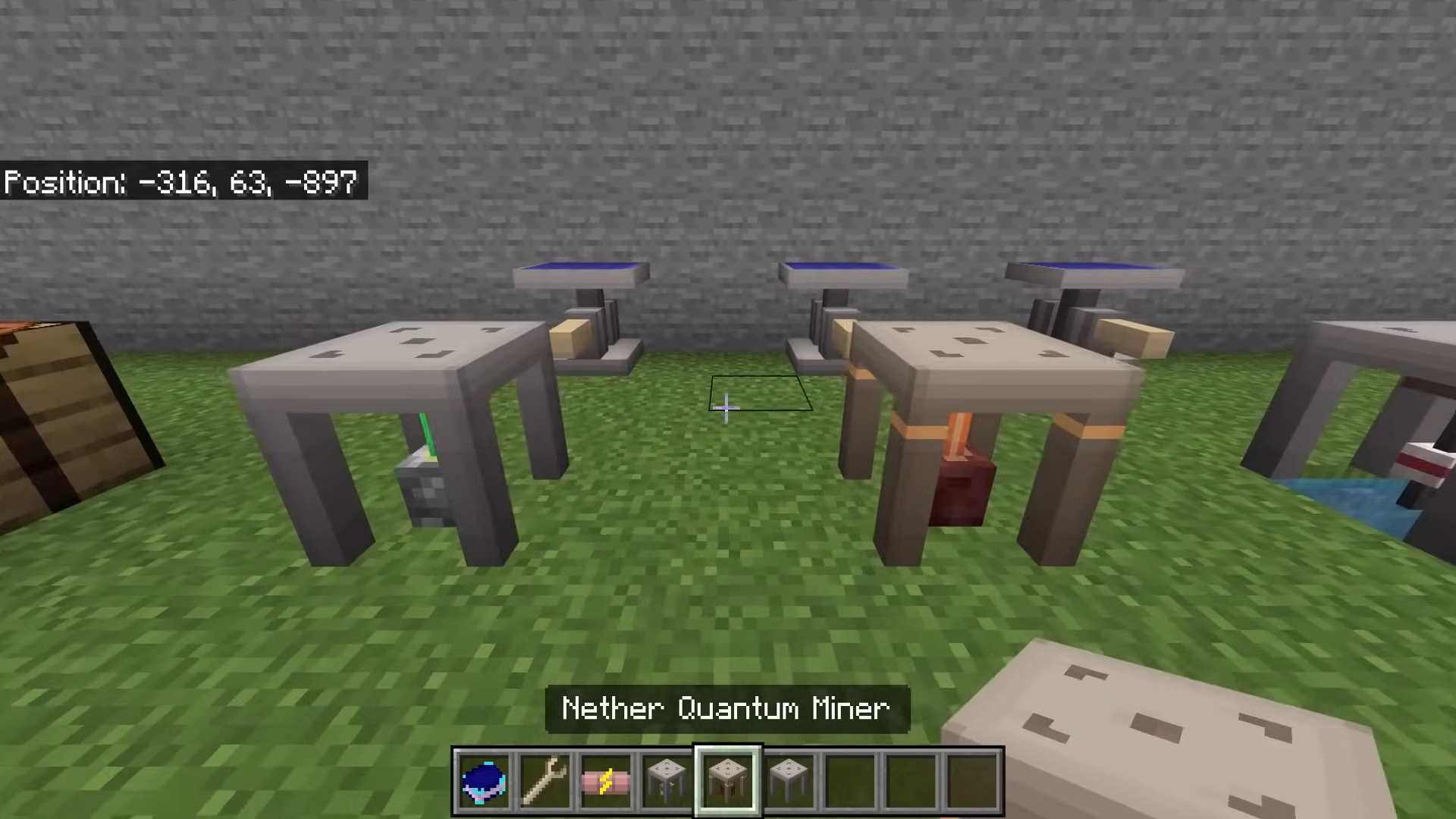Image resolution: width=1456 pixels, height=819 pixels.
Task: Click the Position coordinates overlay text
Action: (x=180, y=182)
